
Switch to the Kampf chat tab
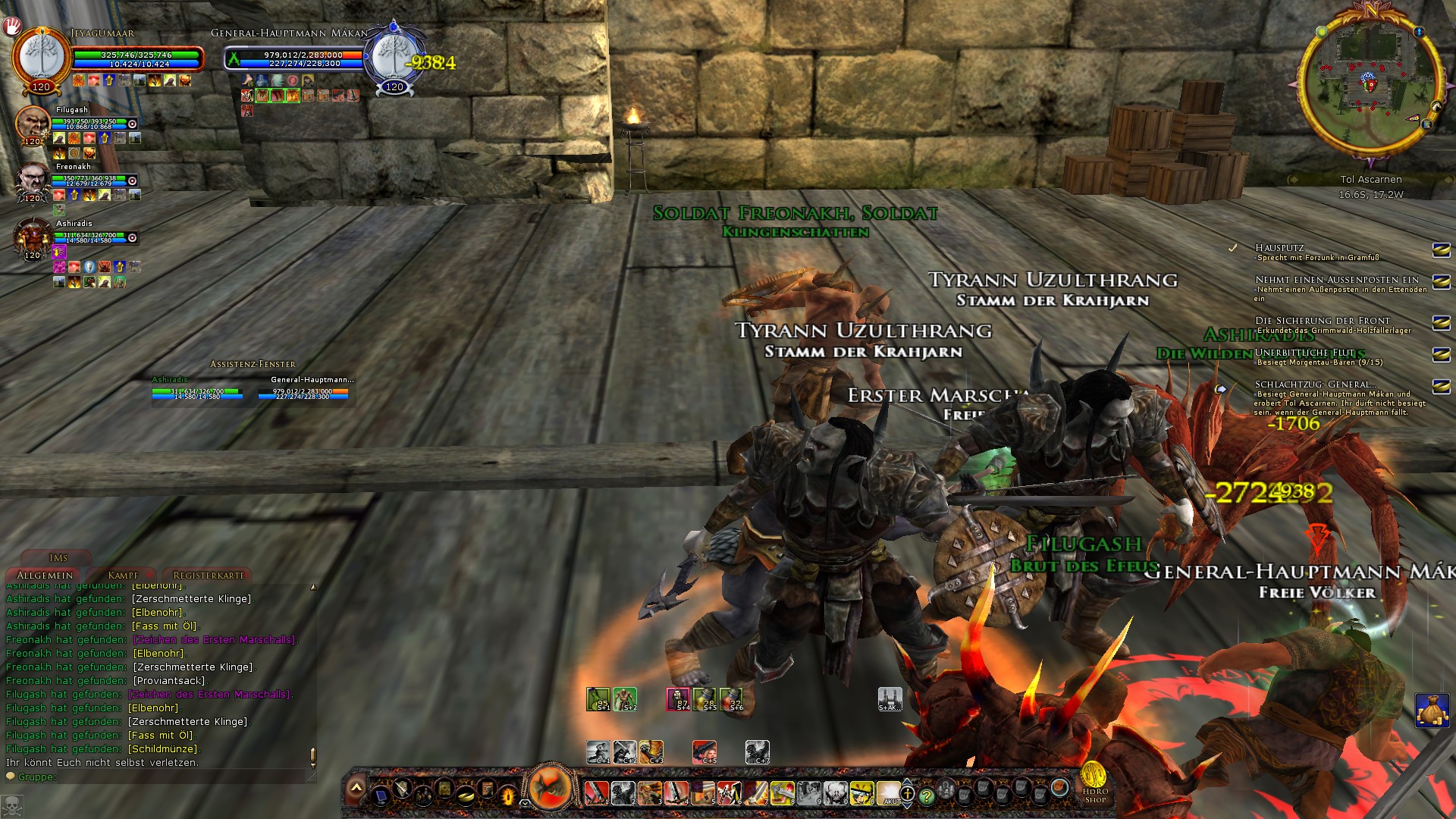coord(121,575)
